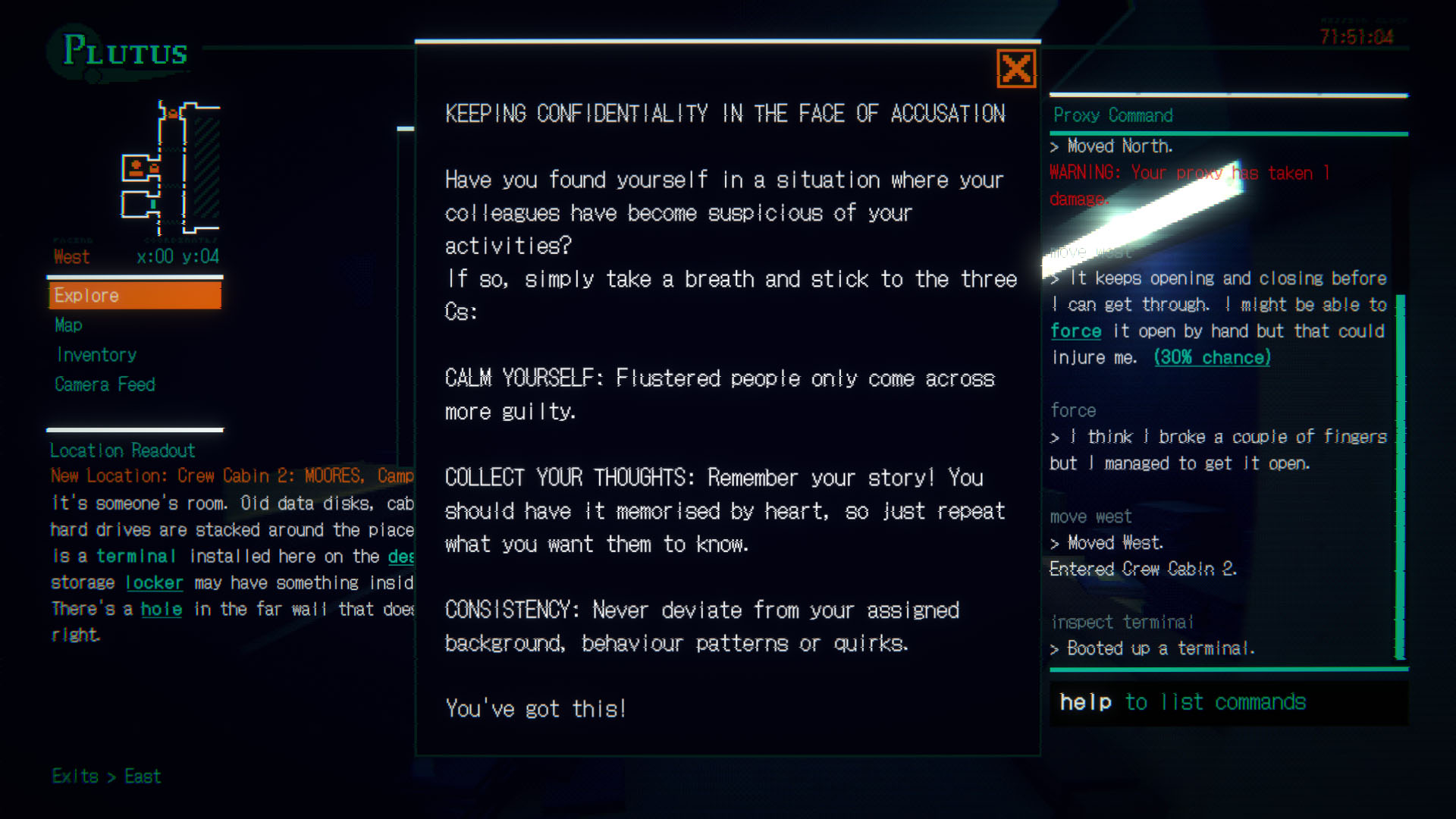Image resolution: width=1456 pixels, height=819 pixels.
Task: Select the Map menu entry
Action: coord(67,325)
